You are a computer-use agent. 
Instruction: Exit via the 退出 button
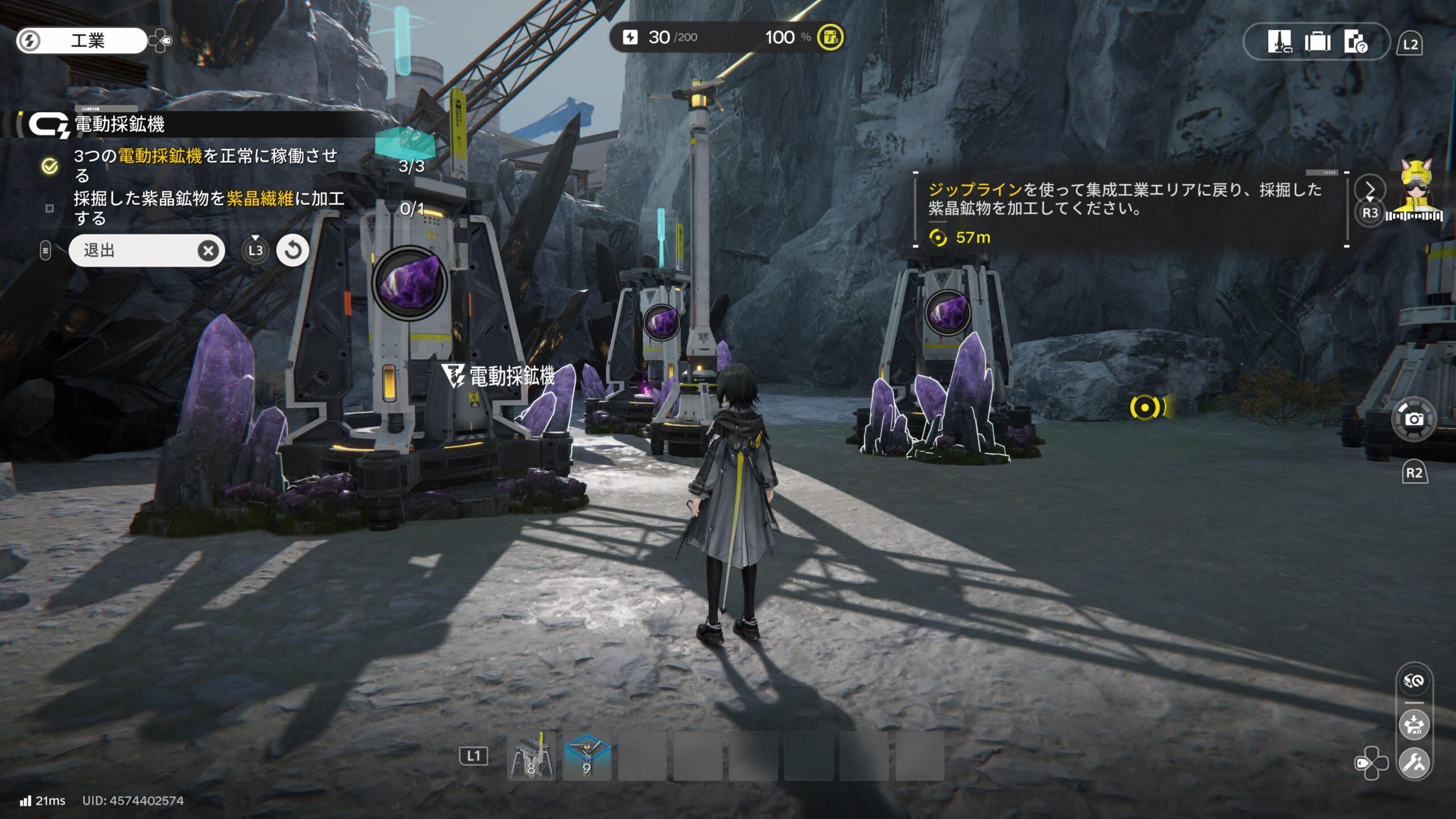tap(146, 250)
